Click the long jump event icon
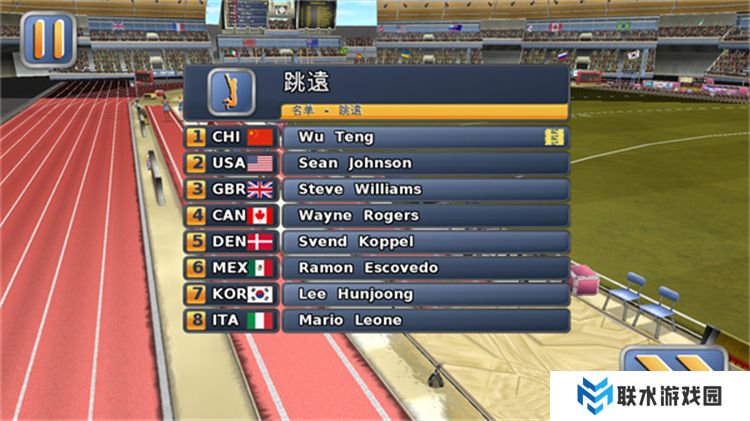The height and width of the screenshot is (421, 750). pyautogui.click(x=231, y=91)
